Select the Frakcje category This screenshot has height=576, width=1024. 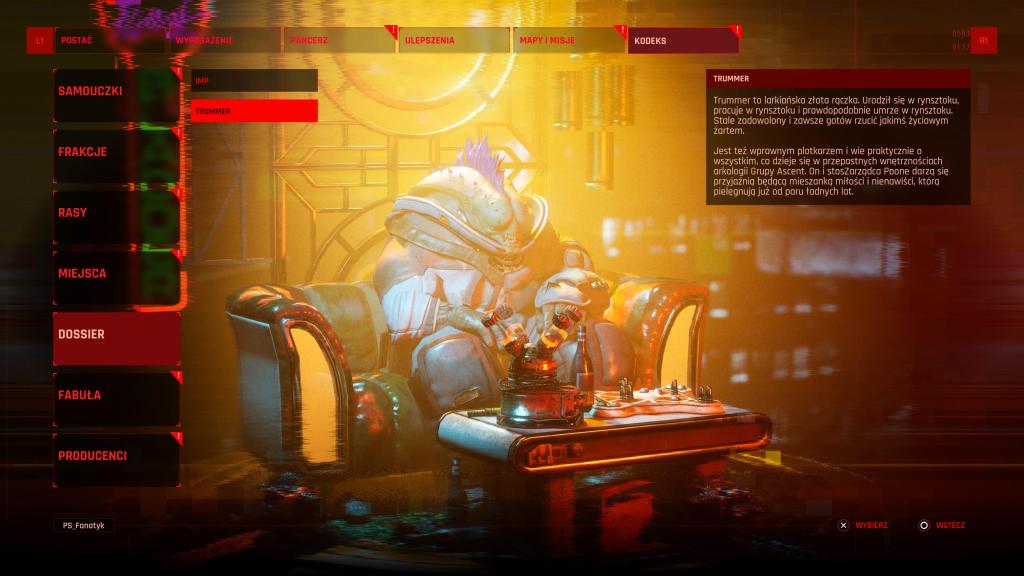116,152
